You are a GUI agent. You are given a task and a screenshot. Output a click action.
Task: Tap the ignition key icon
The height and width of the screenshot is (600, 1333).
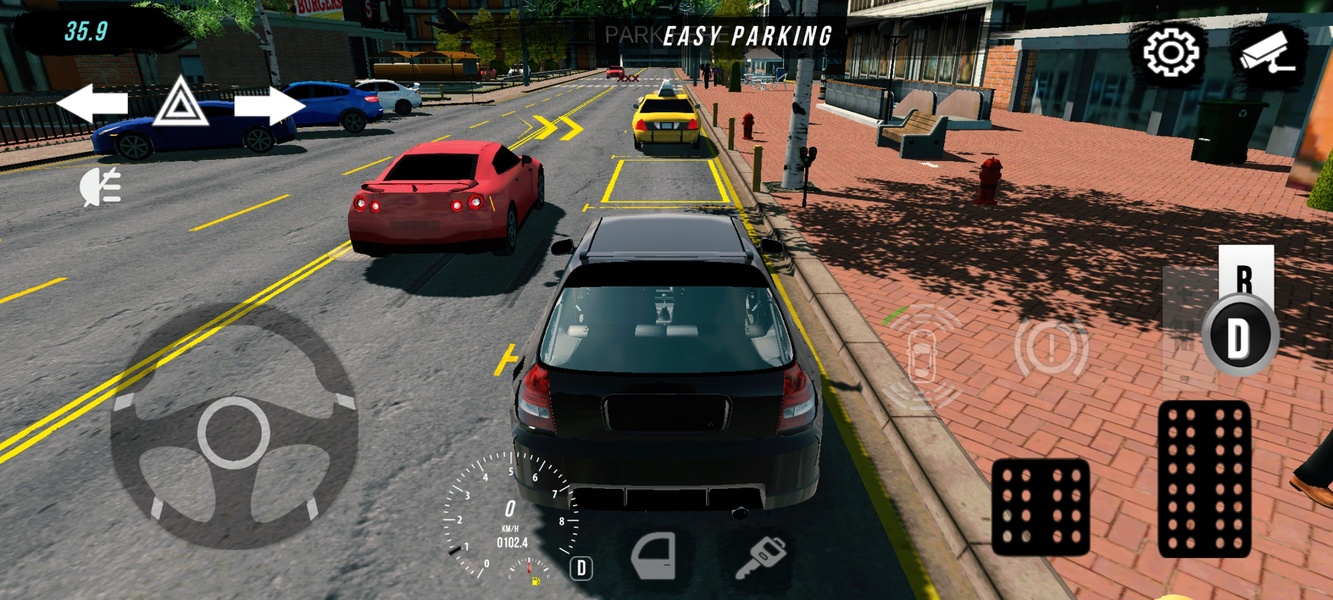[x=760, y=558]
